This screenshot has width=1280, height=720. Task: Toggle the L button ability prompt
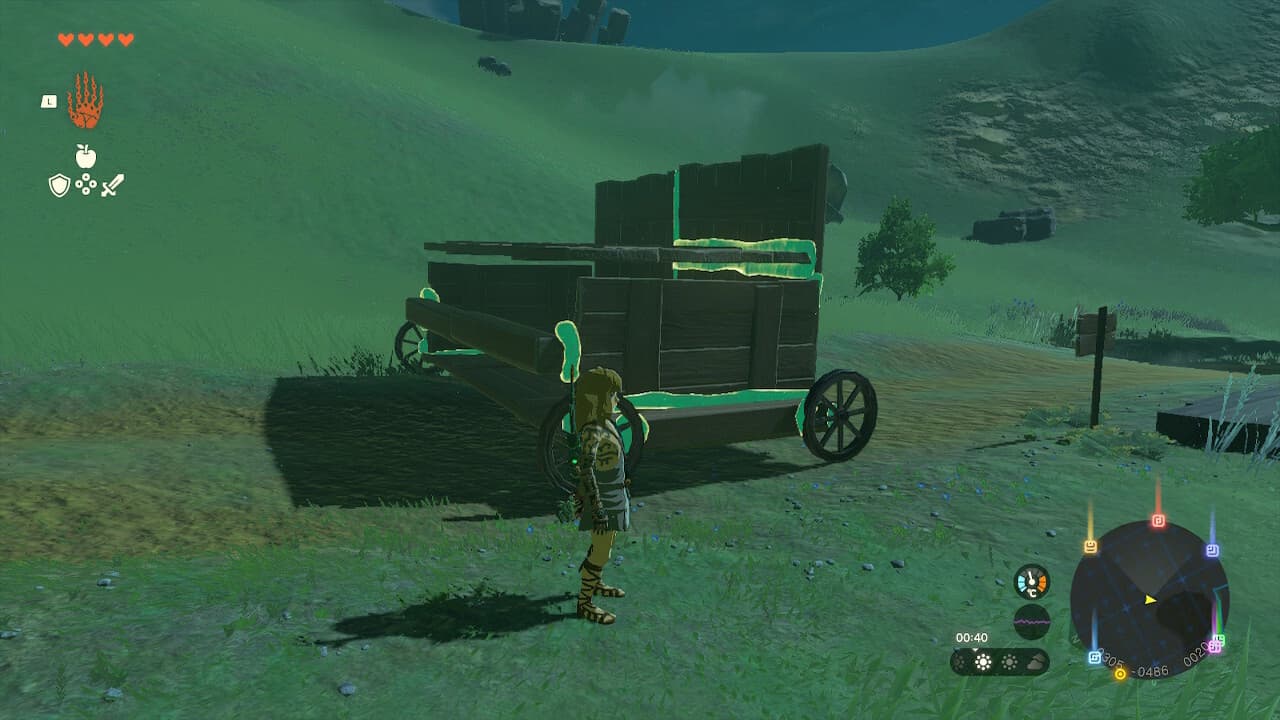(x=49, y=101)
